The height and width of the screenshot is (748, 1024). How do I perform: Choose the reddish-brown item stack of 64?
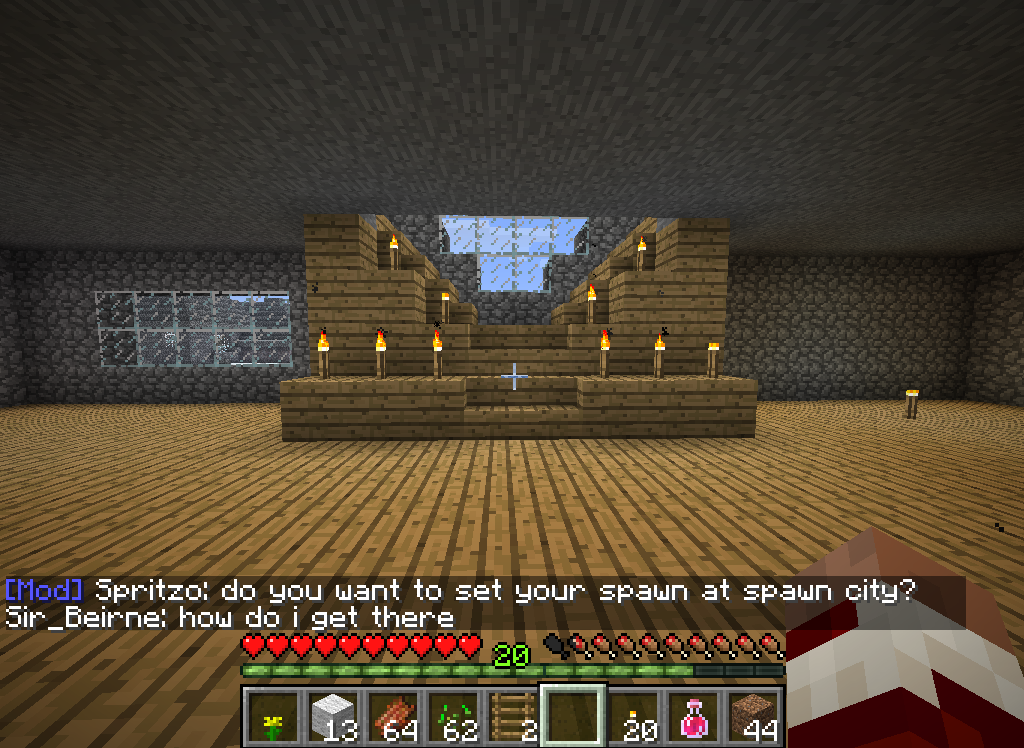pos(392,717)
